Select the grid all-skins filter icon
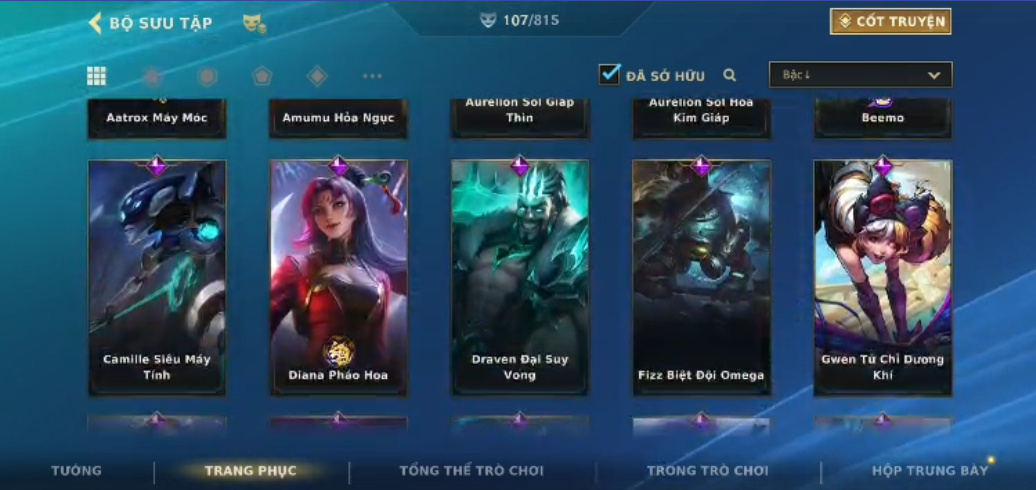This screenshot has height=490, width=1036. tap(97, 76)
